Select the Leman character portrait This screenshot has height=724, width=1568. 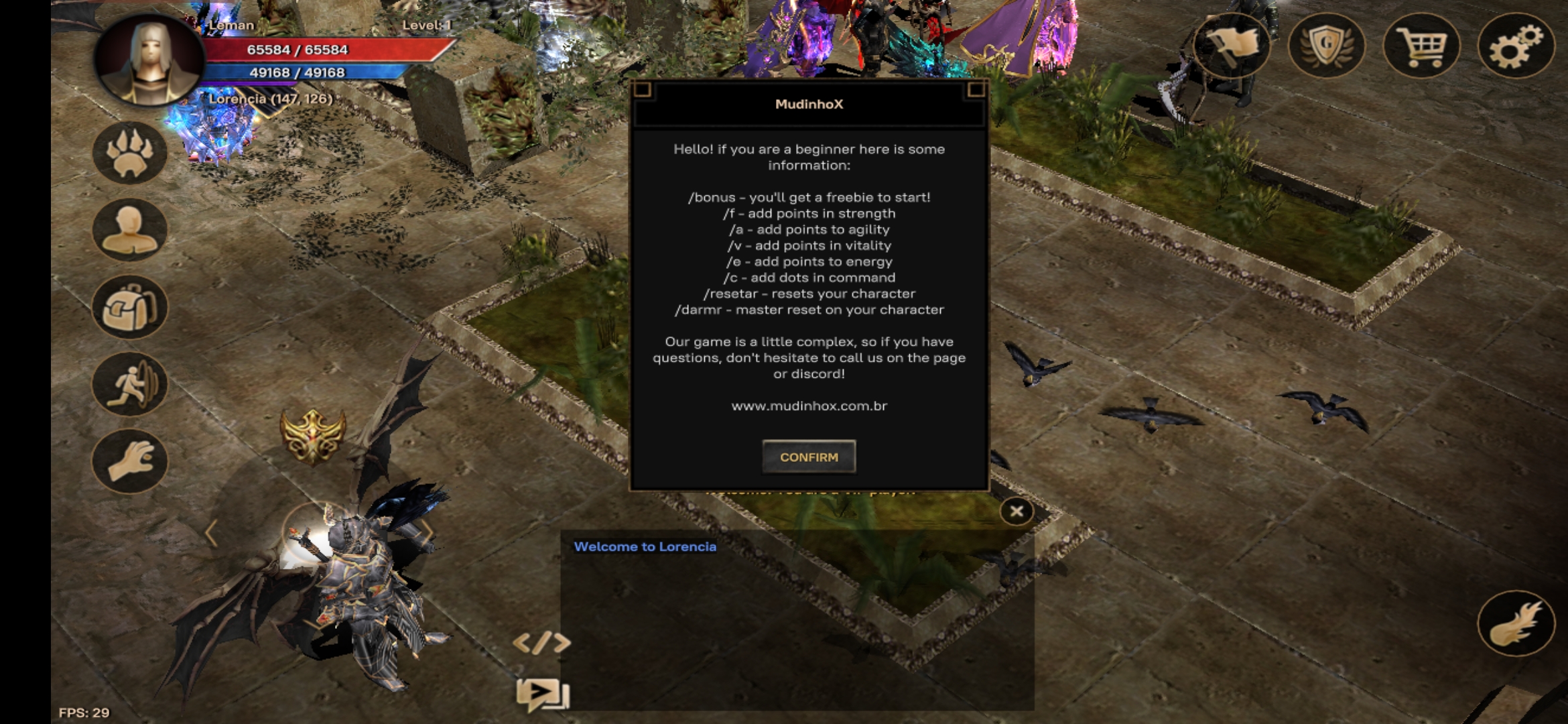click(x=149, y=60)
